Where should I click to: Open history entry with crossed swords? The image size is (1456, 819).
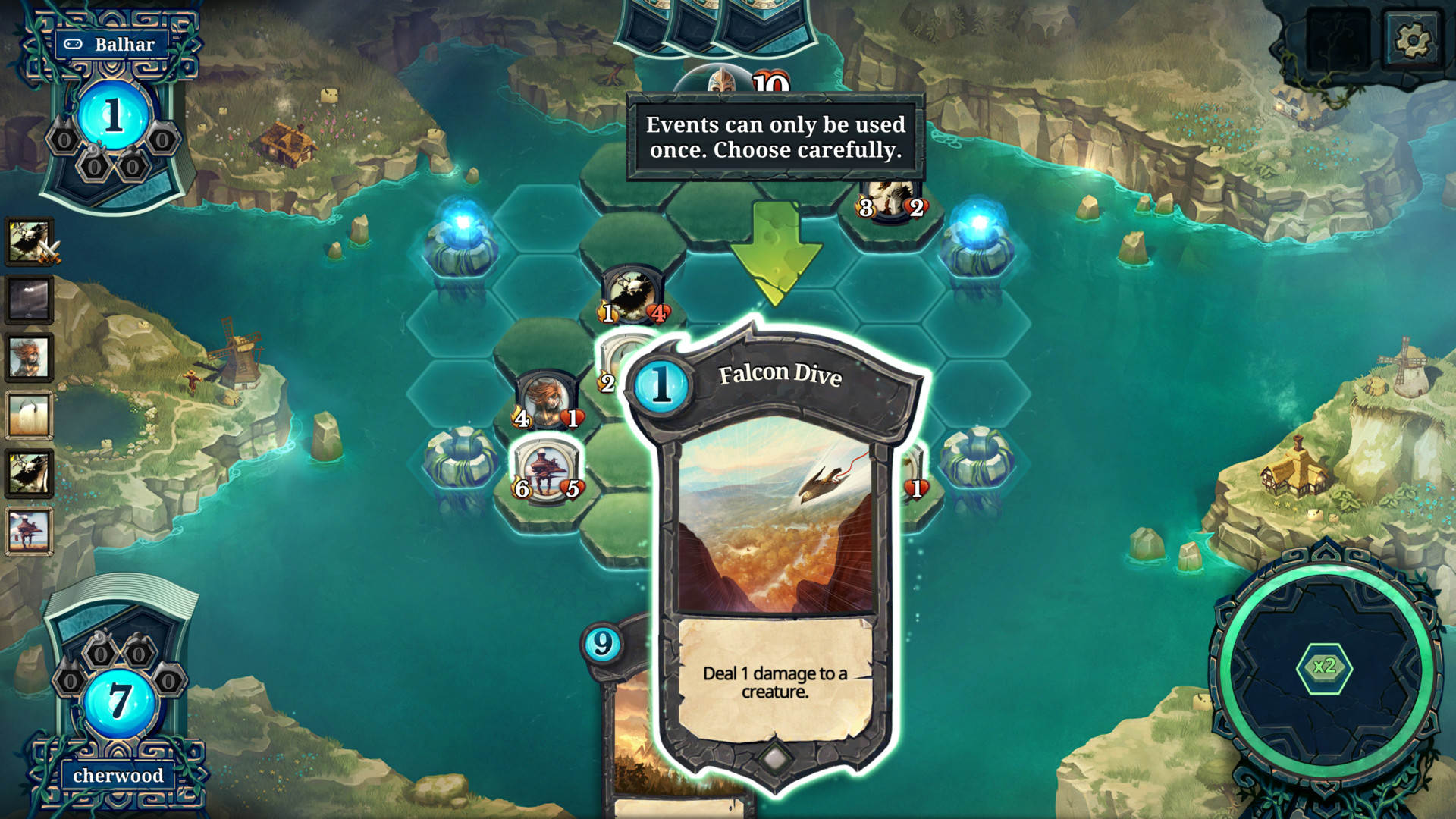click(30, 242)
